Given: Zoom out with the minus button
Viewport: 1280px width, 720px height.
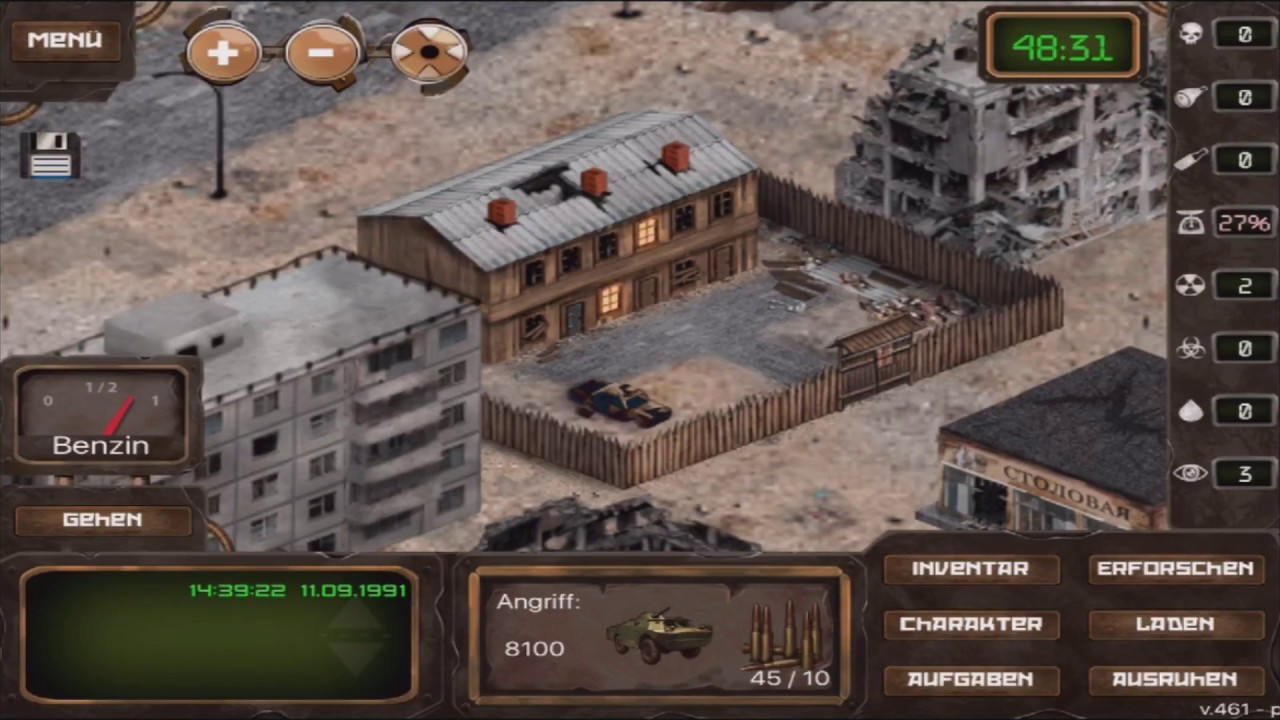Looking at the screenshot, I should pyautogui.click(x=322, y=51).
